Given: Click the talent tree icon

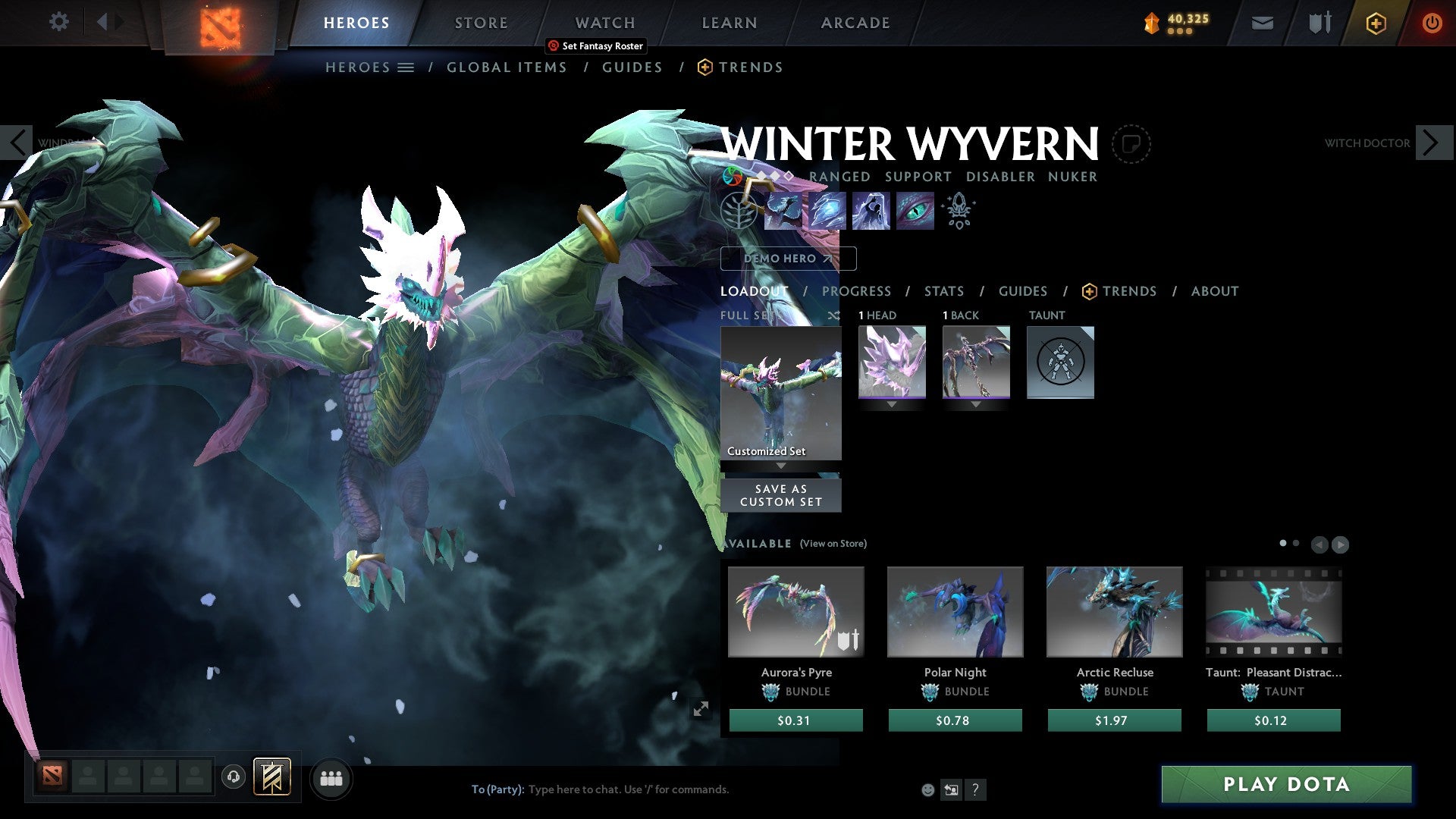Looking at the screenshot, I should (740, 211).
